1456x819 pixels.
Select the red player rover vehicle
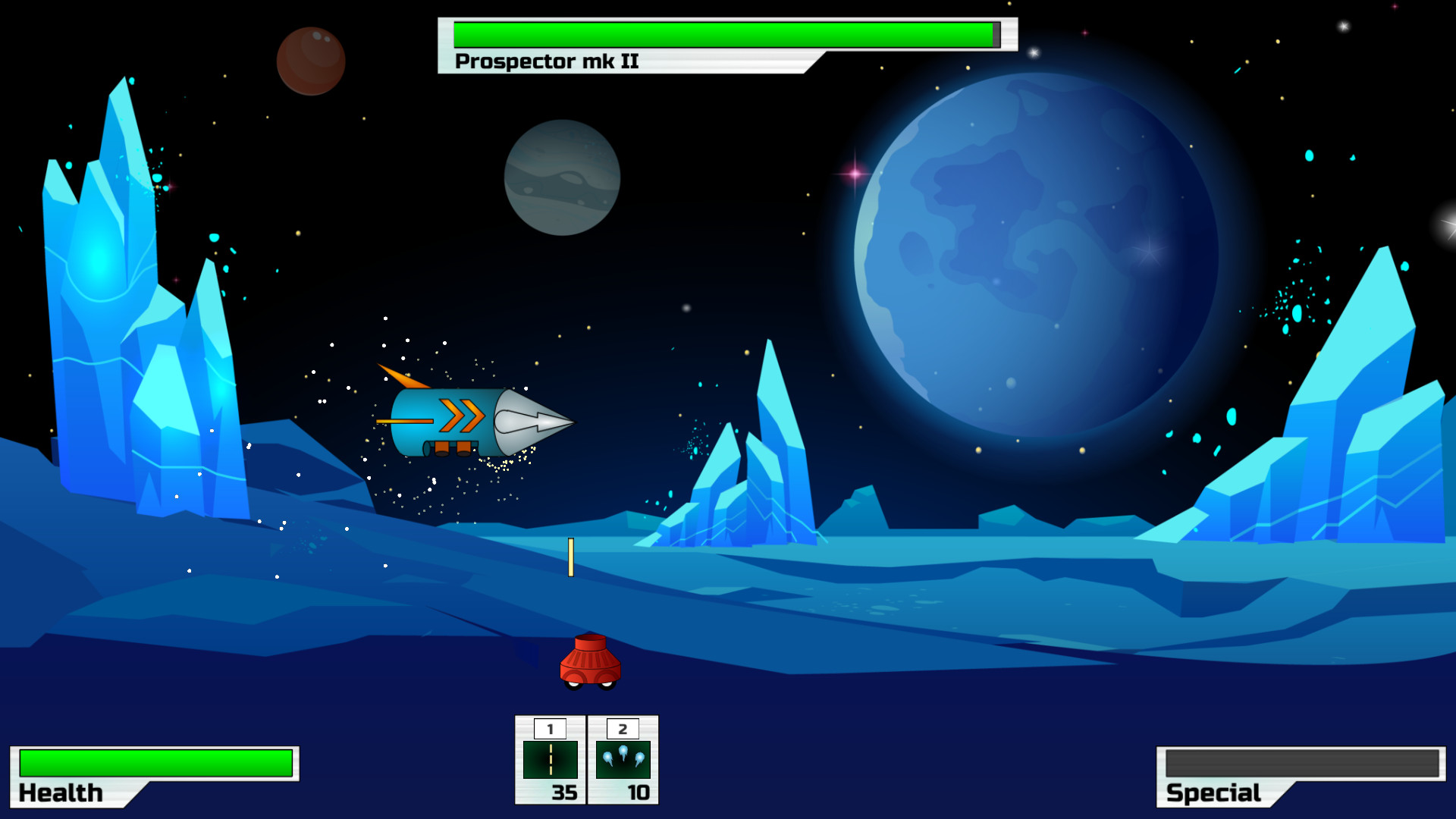(x=591, y=660)
